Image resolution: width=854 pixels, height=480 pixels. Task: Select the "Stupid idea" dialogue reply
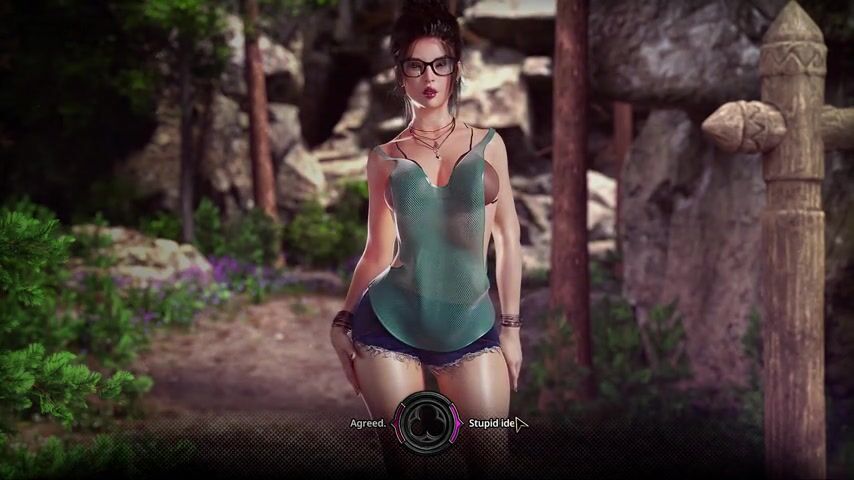click(492, 423)
